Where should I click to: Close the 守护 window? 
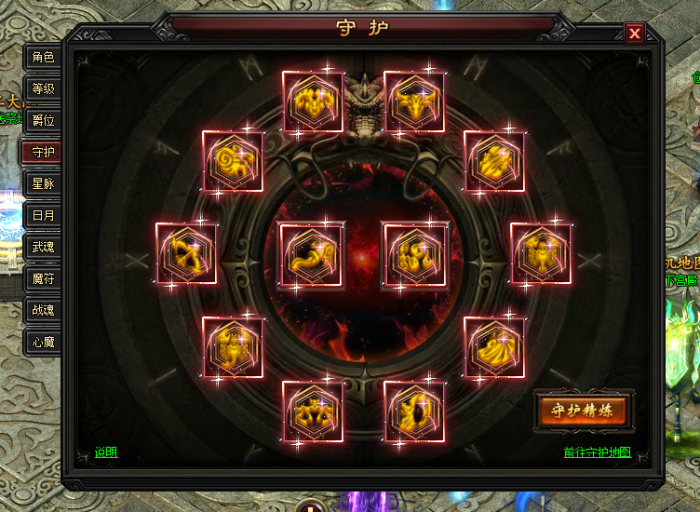pyautogui.click(x=635, y=34)
